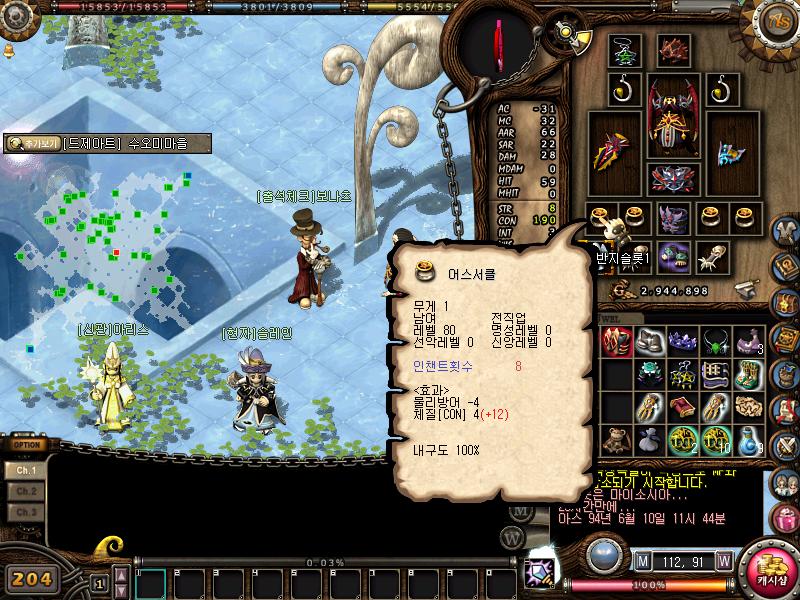Select the equipped blue shield slot
The width and height of the screenshot is (800, 600).
tap(730, 152)
